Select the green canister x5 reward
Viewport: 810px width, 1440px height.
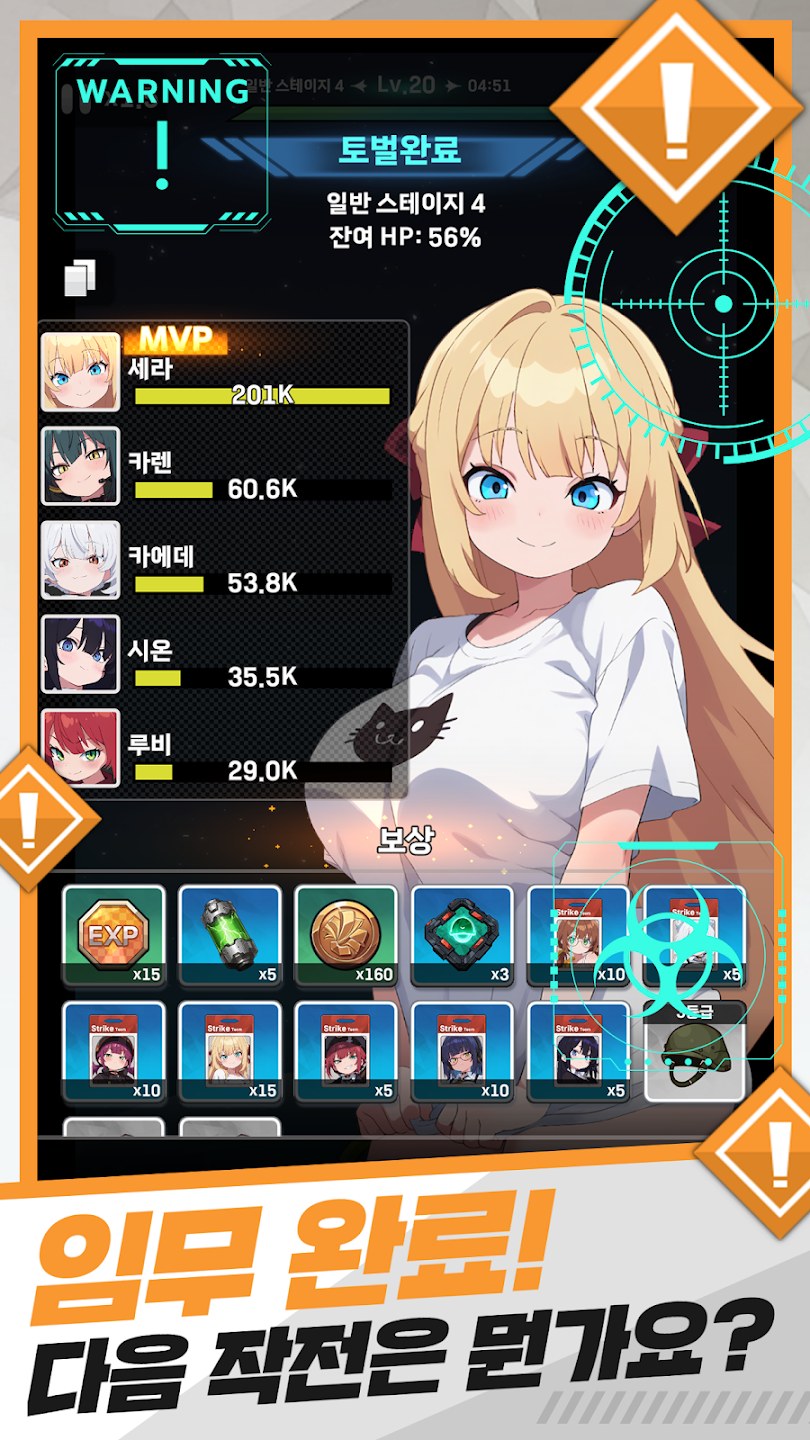click(229, 936)
